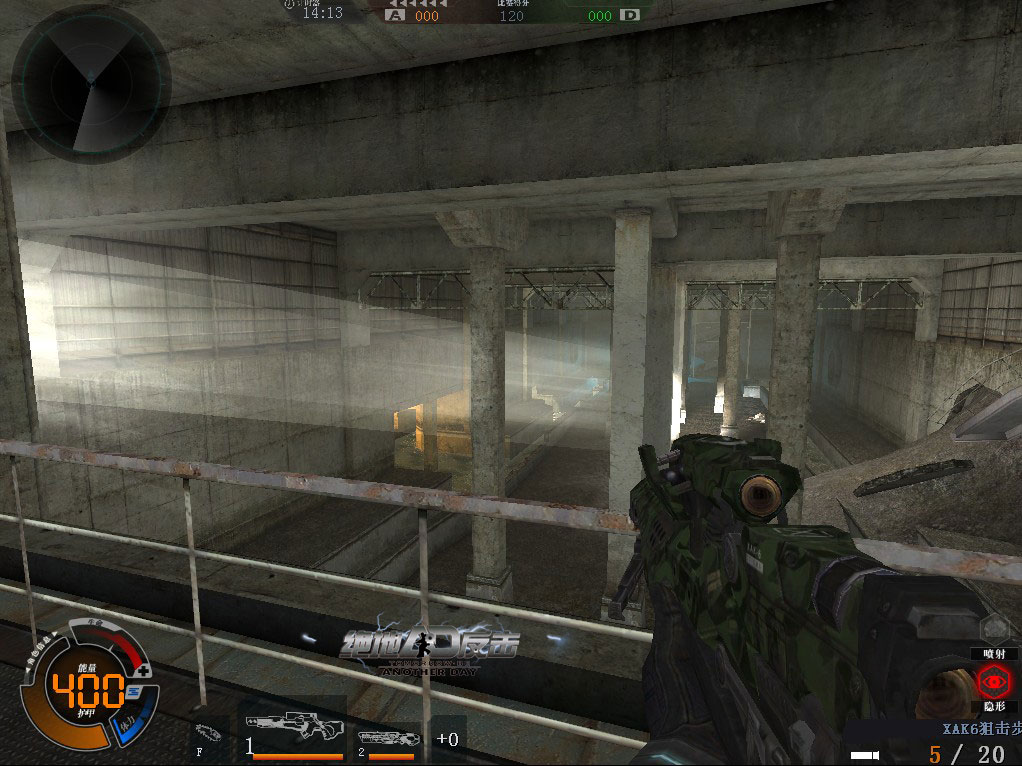Image resolution: width=1022 pixels, height=766 pixels.
Task: Select the sniper rifle in weapon slot 1
Action: (293, 730)
